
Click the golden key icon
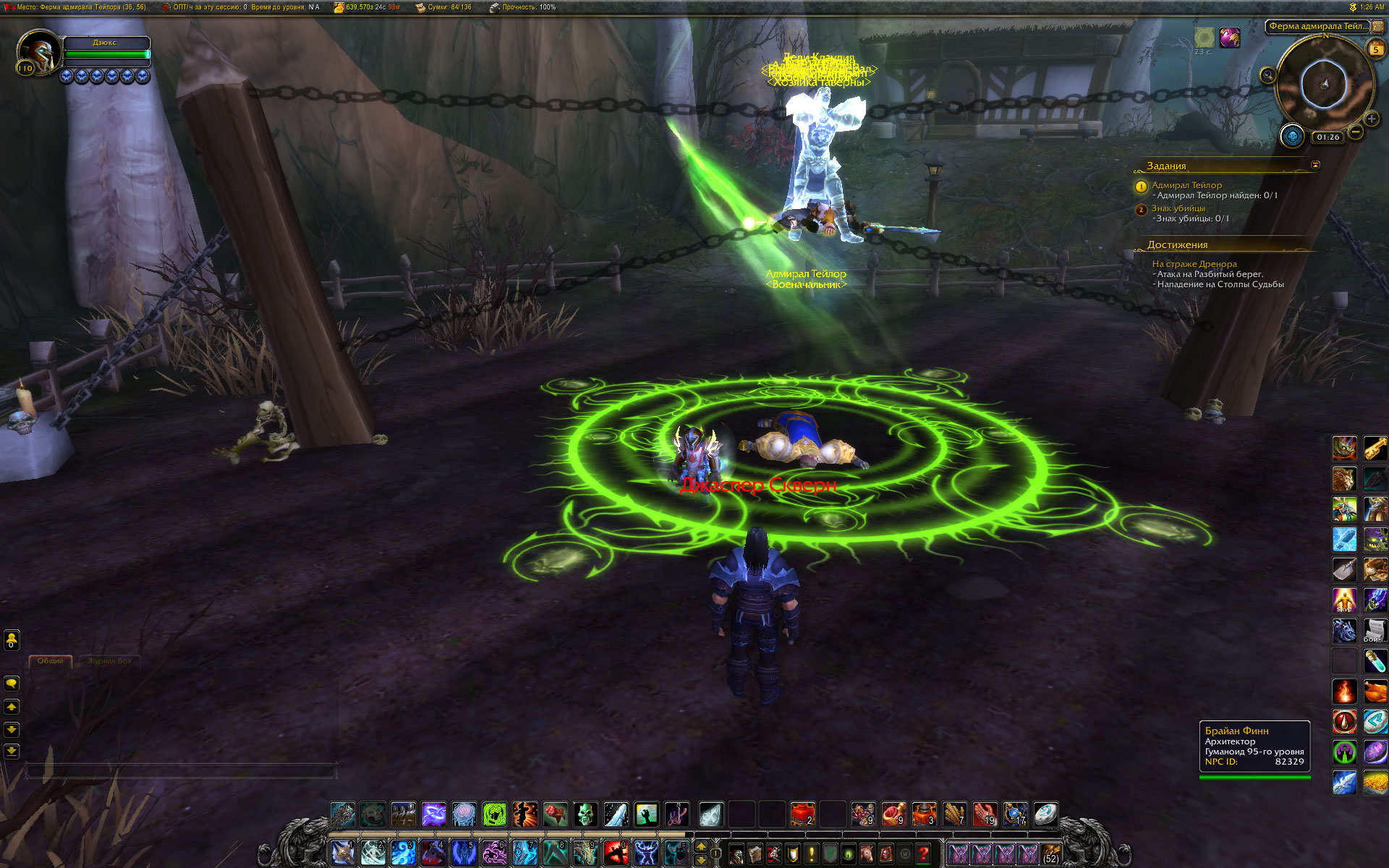pyautogui.click(x=1375, y=448)
